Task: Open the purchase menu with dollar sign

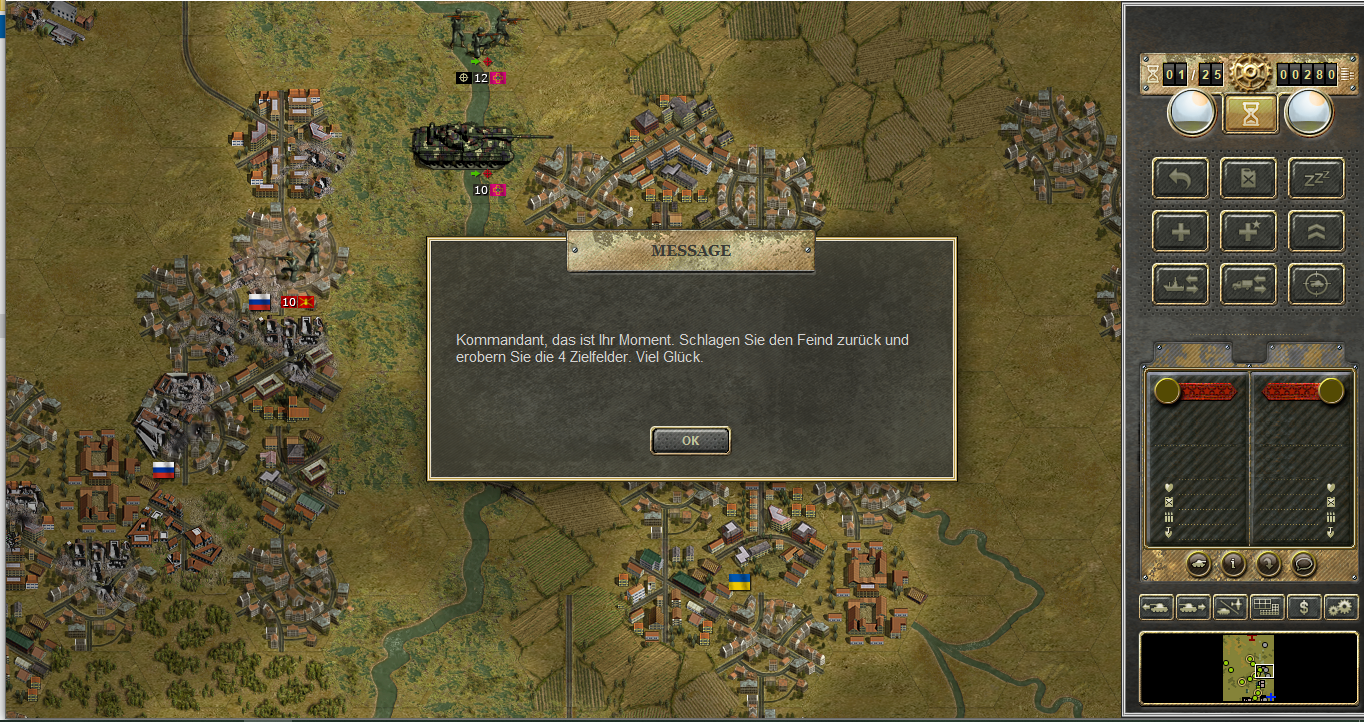Action: click(1304, 606)
